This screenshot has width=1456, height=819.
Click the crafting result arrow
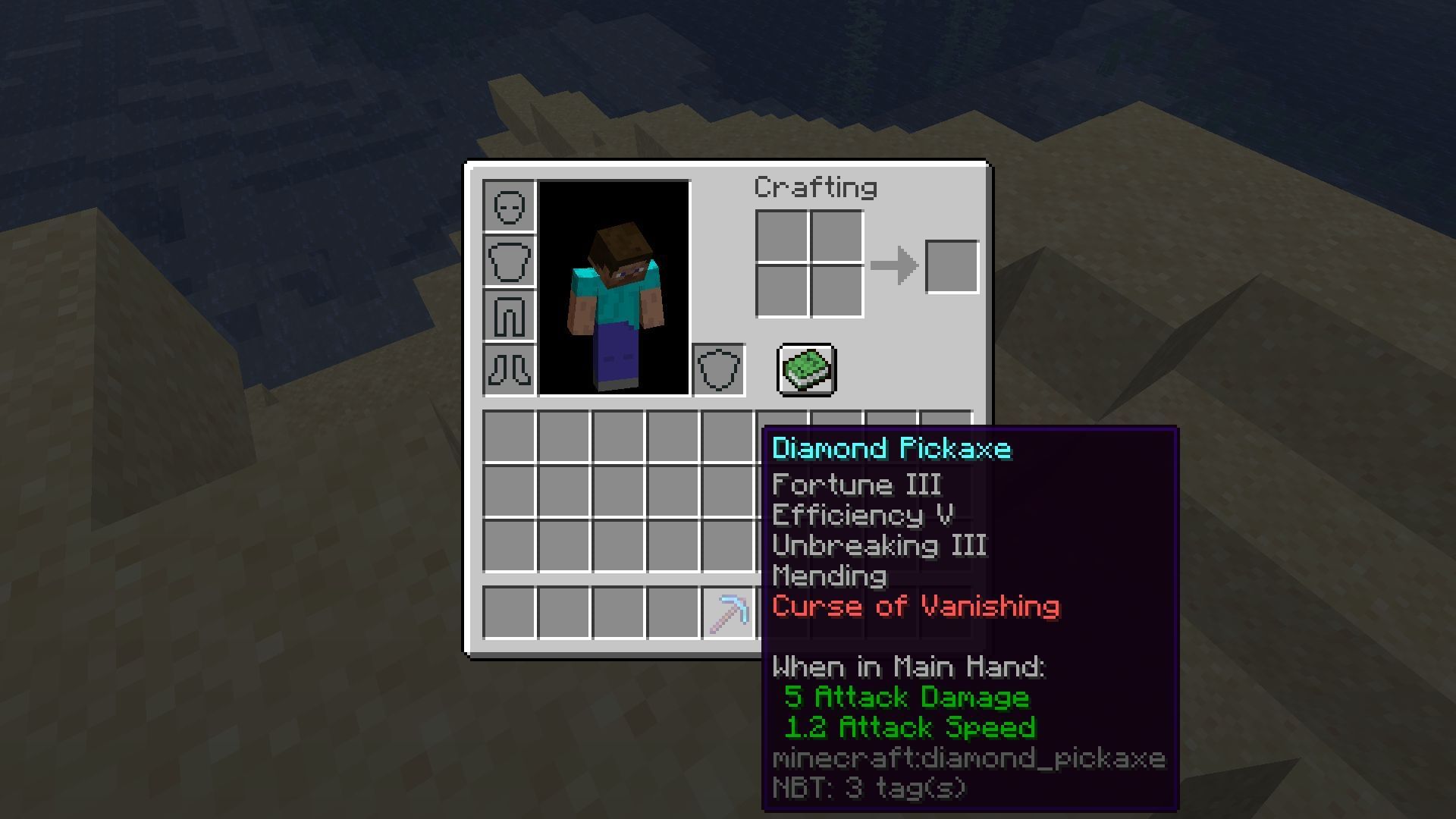click(895, 265)
